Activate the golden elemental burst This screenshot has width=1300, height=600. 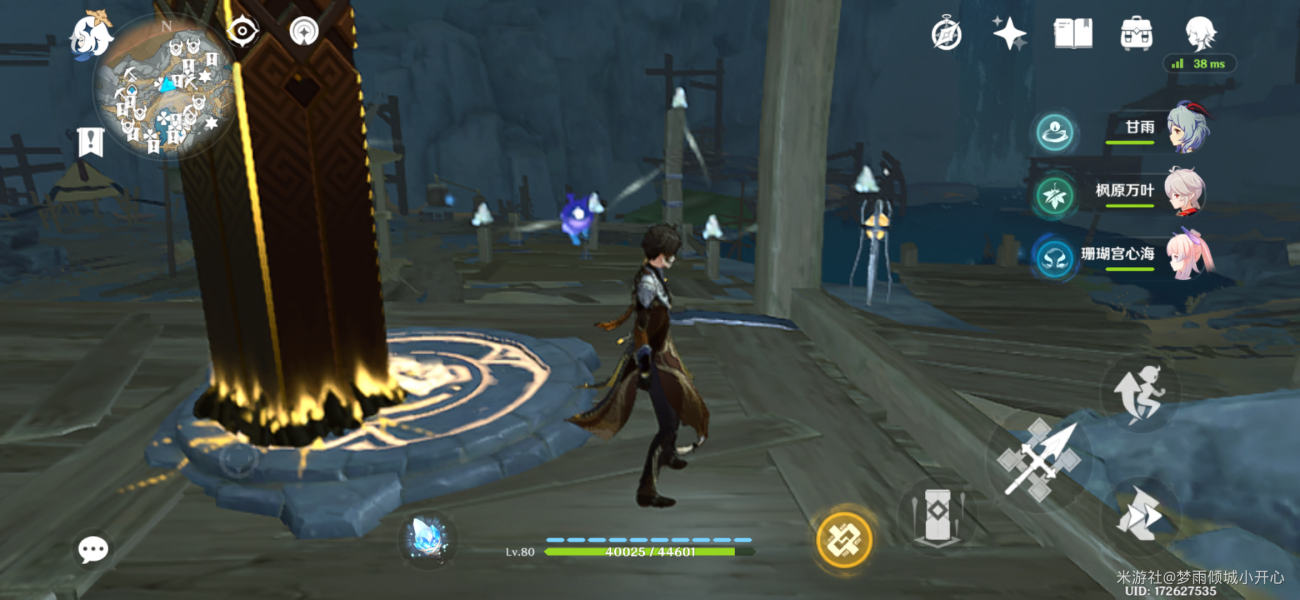[845, 540]
